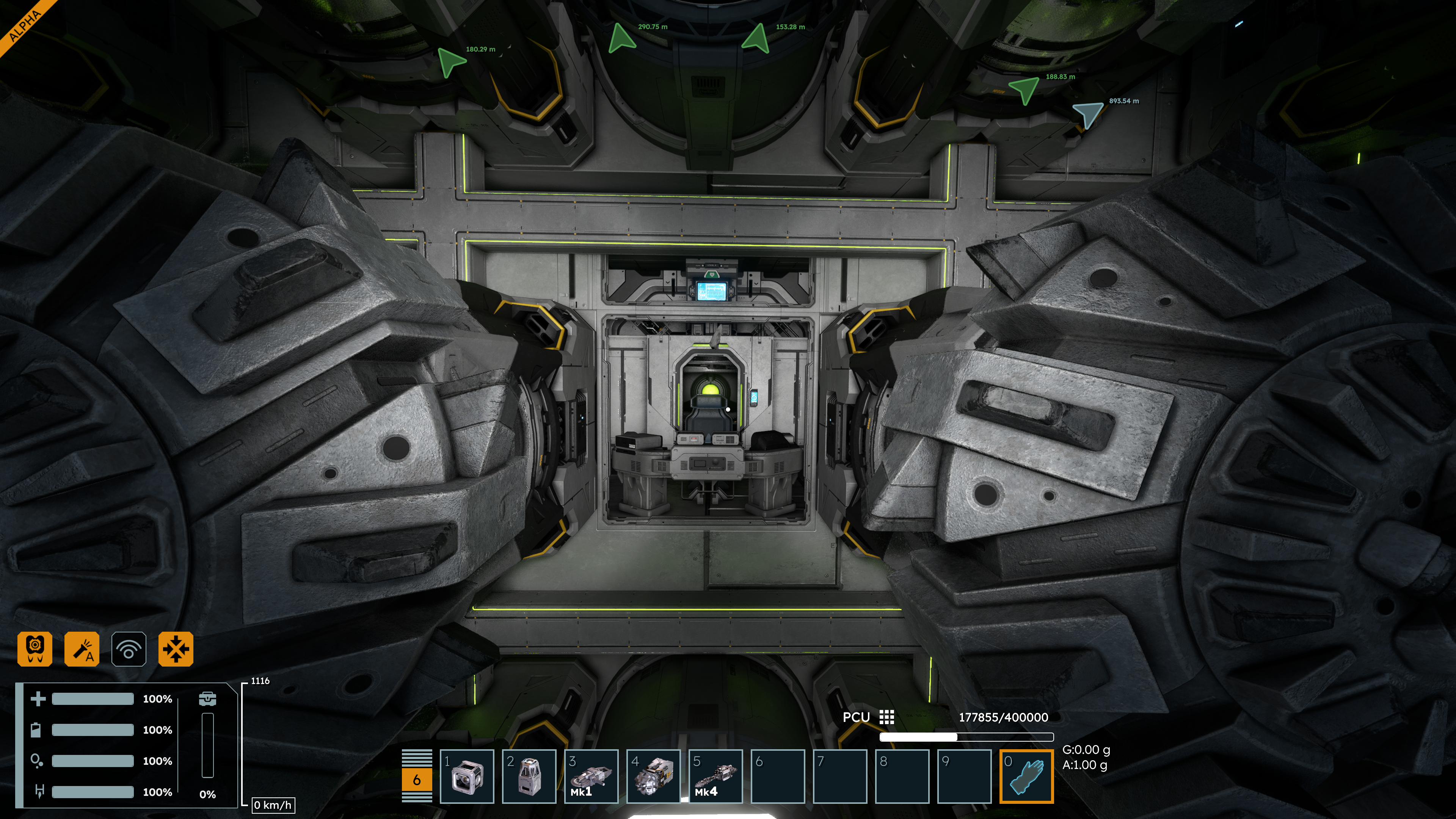Toggle the flashlight icon

[x=82, y=649]
